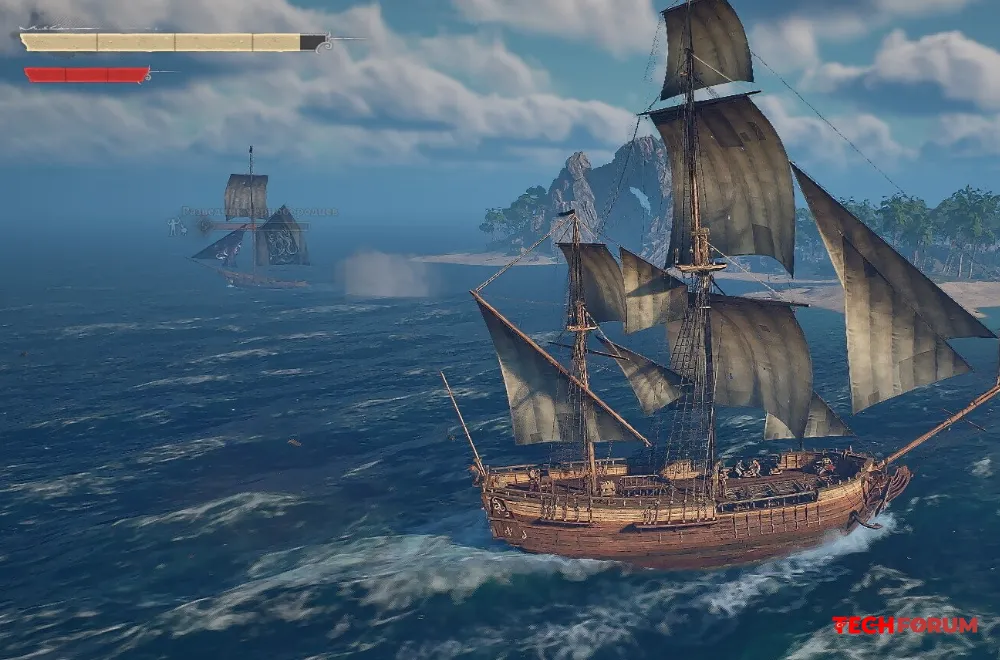Click the TECHFORUM watermark logo

click(x=905, y=625)
